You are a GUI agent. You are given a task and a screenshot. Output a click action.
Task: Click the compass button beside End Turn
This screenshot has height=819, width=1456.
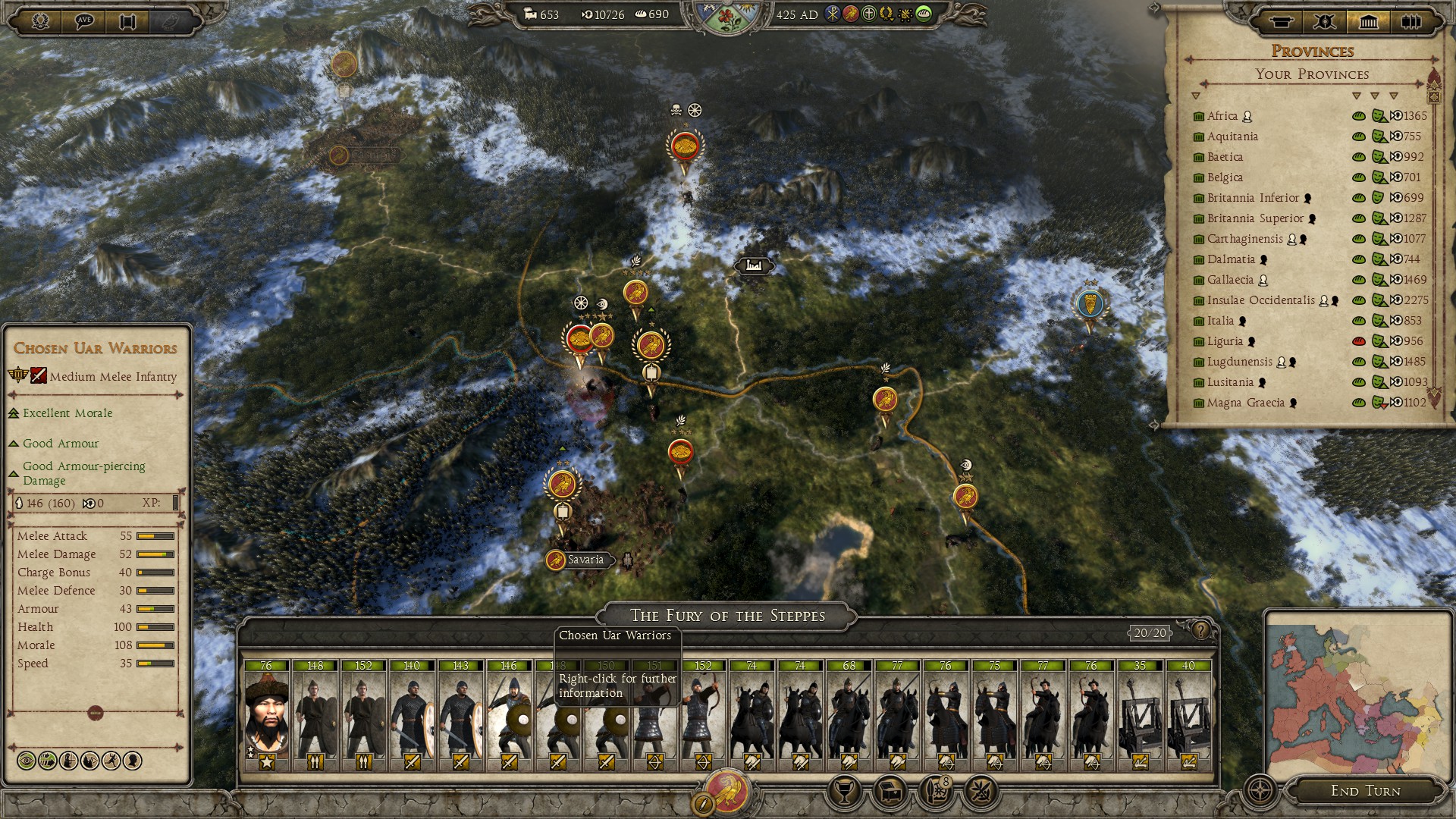click(x=1260, y=791)
